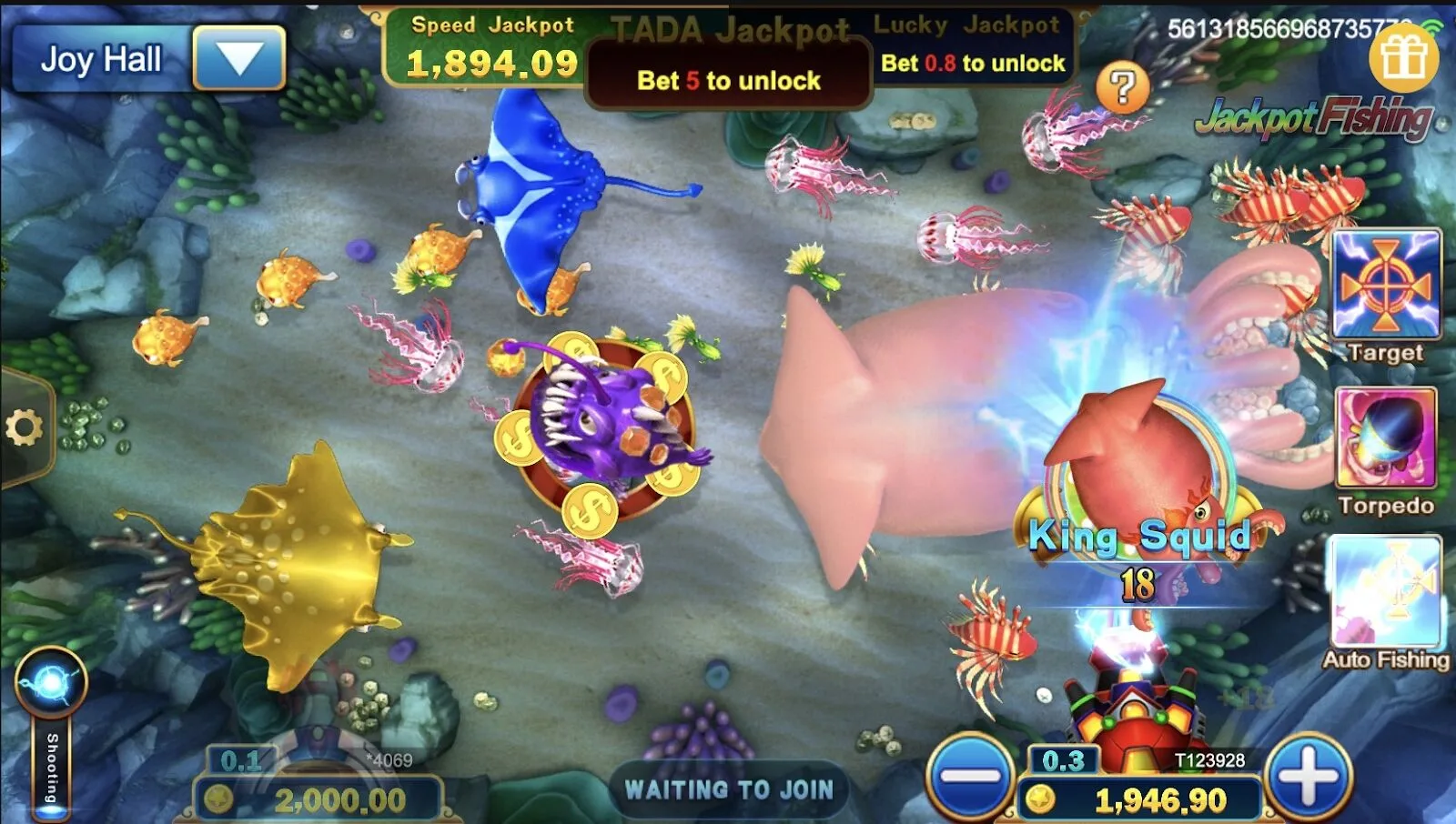Open the question mark help button
The height and width of the screenshot is (824, 1456).
pos(1122,88)
